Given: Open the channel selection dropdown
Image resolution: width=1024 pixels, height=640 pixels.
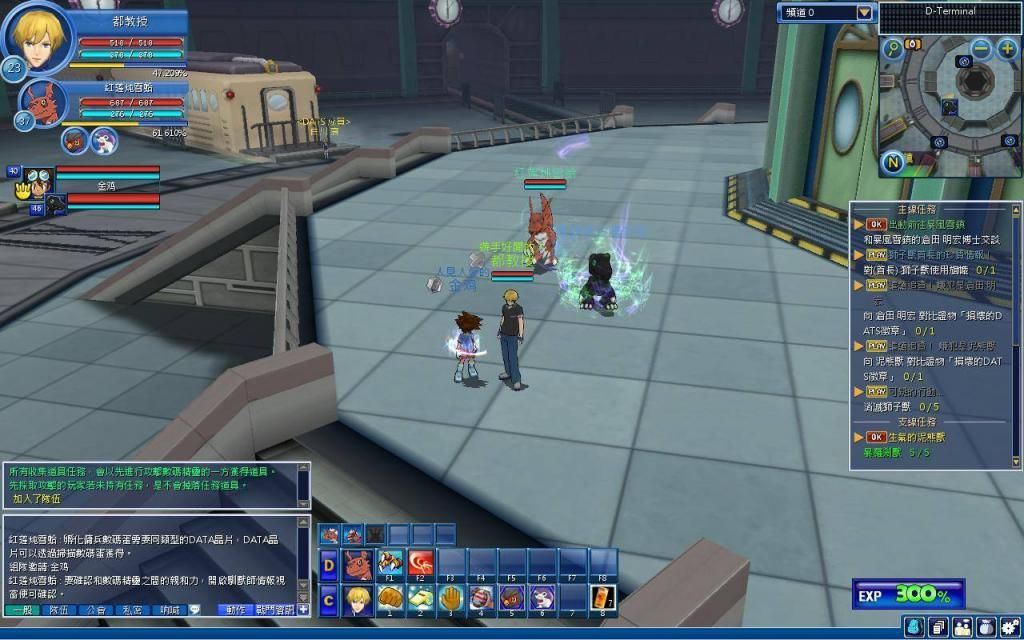Looking at the screenshot, I should [864, 13].
